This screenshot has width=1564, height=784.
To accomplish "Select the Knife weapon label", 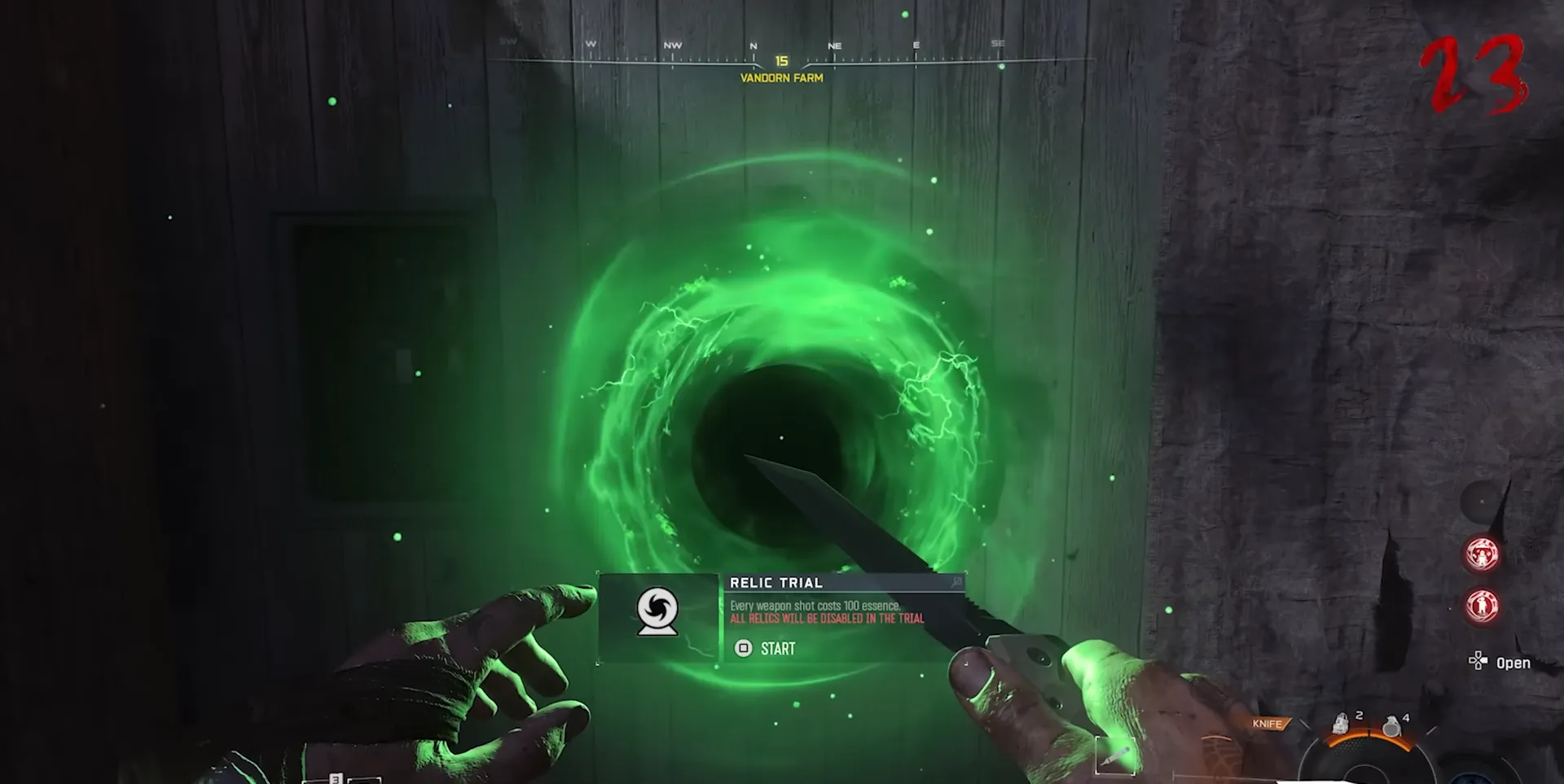I will pyautogui.click(x=1267, y=724).
